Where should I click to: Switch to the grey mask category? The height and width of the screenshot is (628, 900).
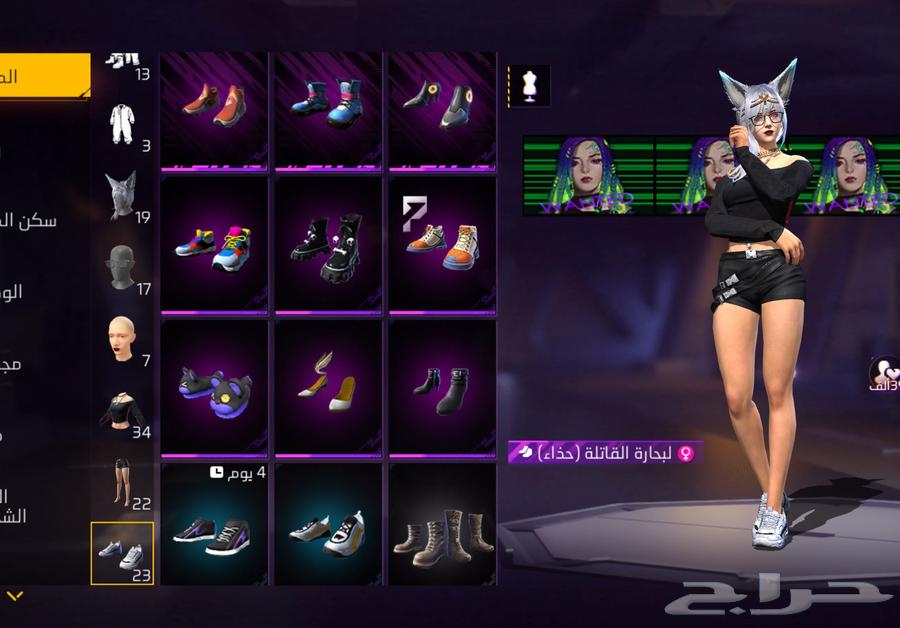click(122, 267)
